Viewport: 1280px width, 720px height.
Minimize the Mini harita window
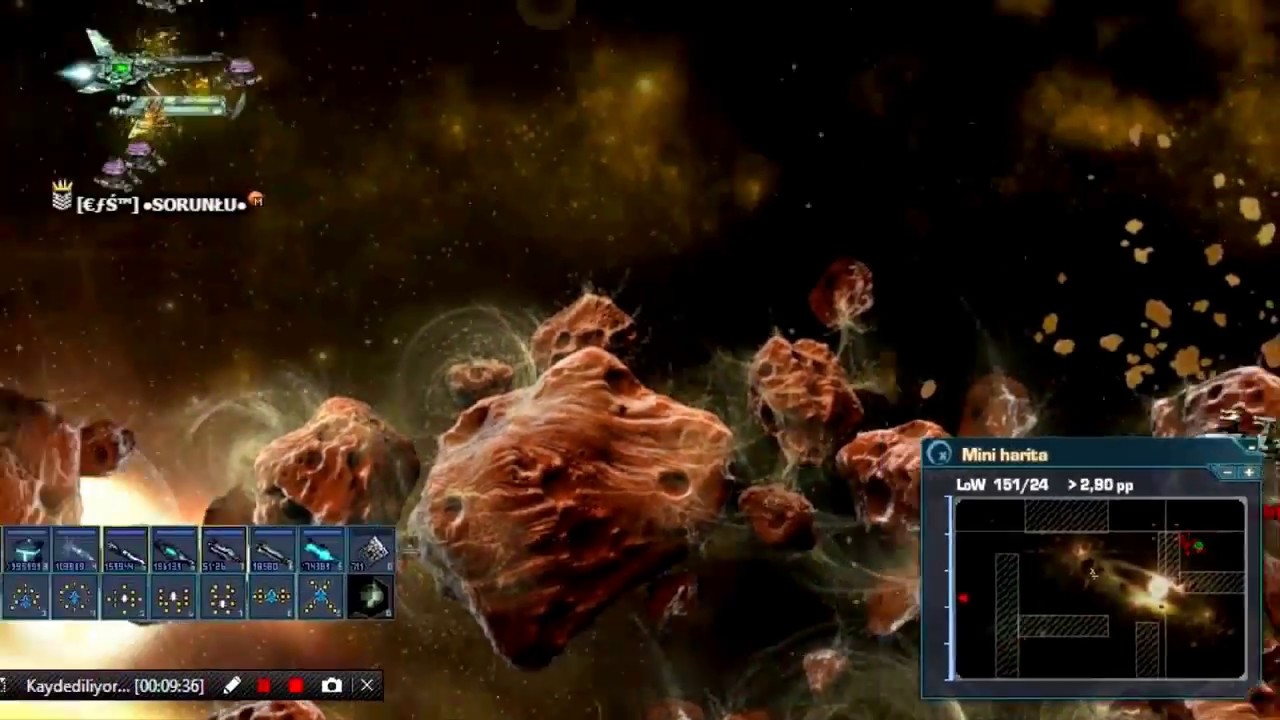pos(1251,447)
